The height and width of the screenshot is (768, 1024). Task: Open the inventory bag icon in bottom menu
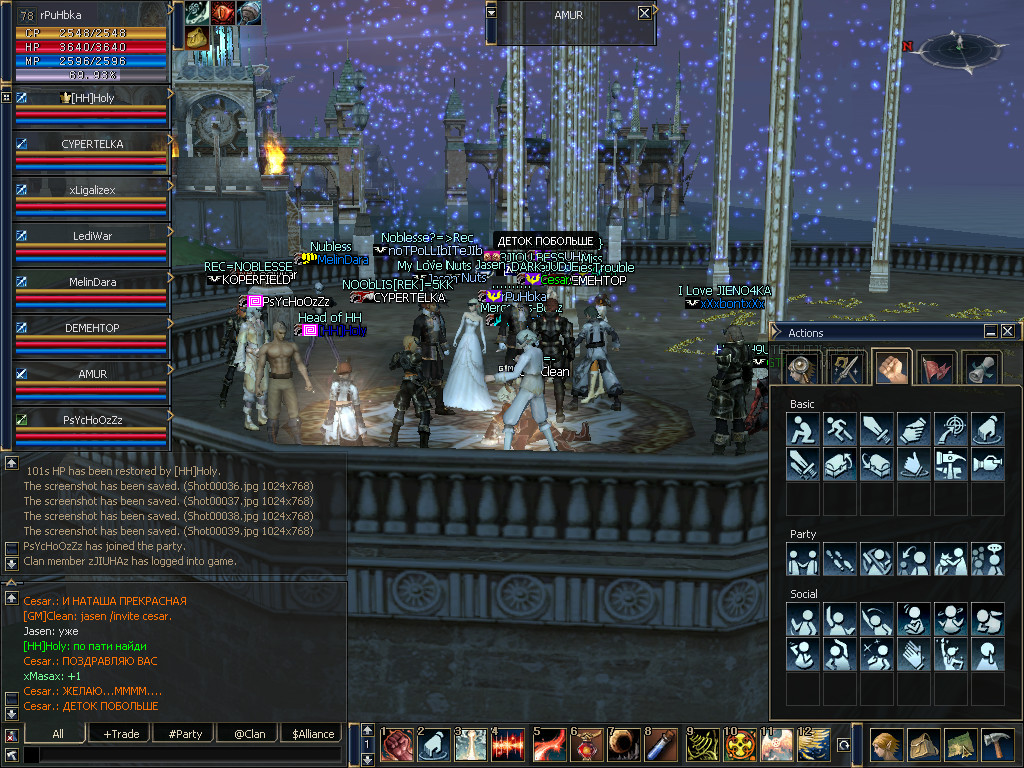922,745
